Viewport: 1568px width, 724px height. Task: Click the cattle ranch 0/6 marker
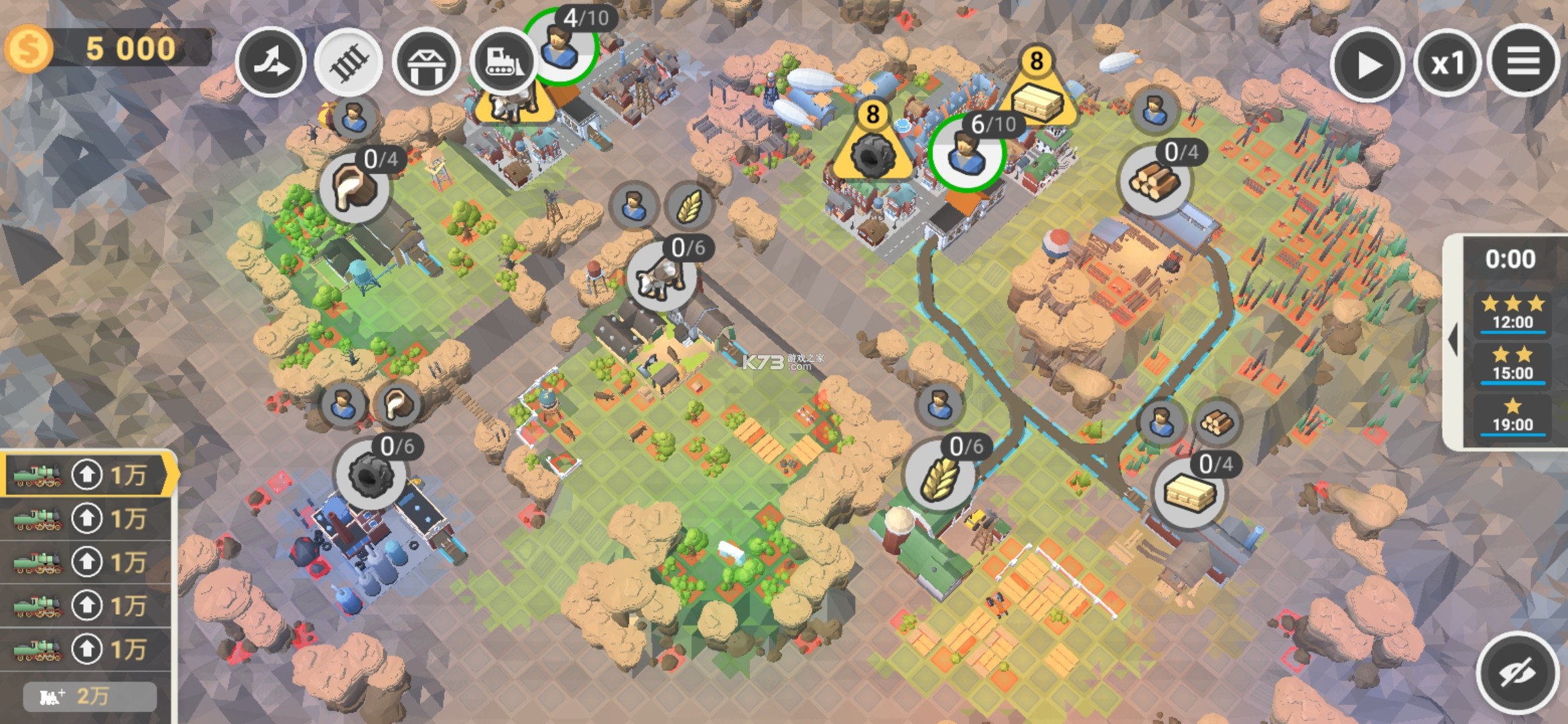pyautogui.click(x=661, y=276)
